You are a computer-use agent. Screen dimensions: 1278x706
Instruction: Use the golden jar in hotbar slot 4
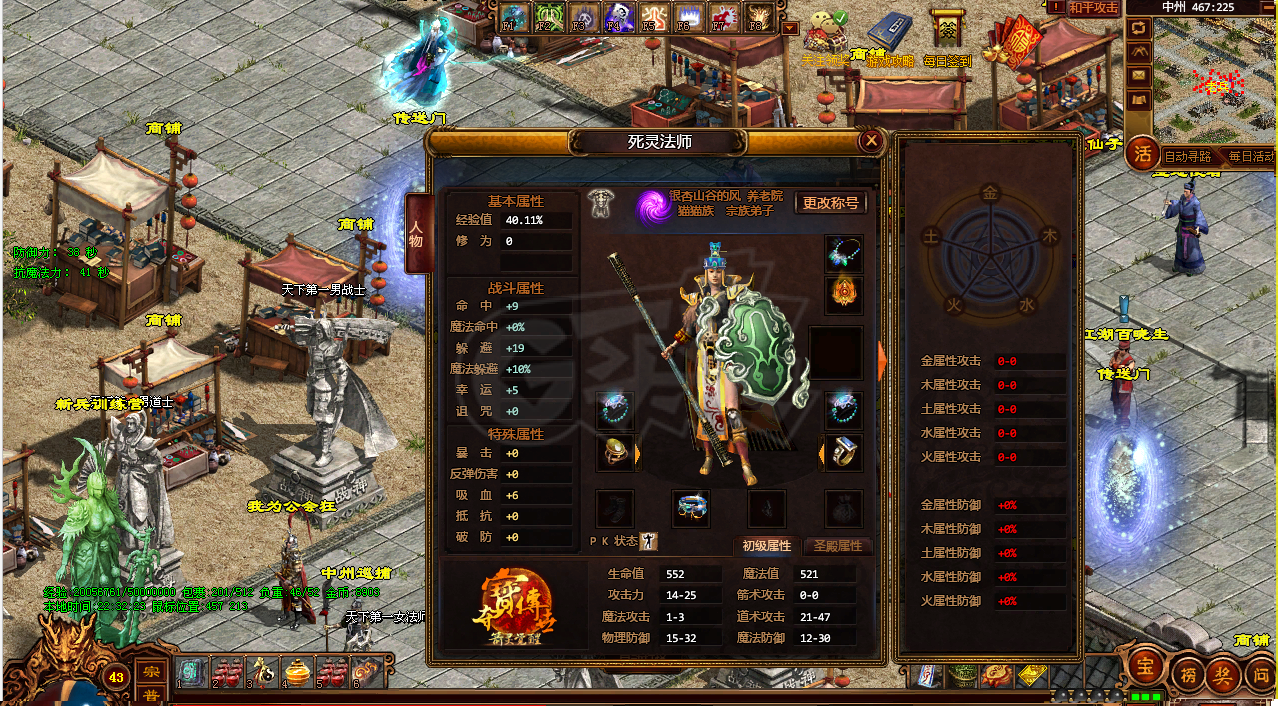[x=297, y=672]
